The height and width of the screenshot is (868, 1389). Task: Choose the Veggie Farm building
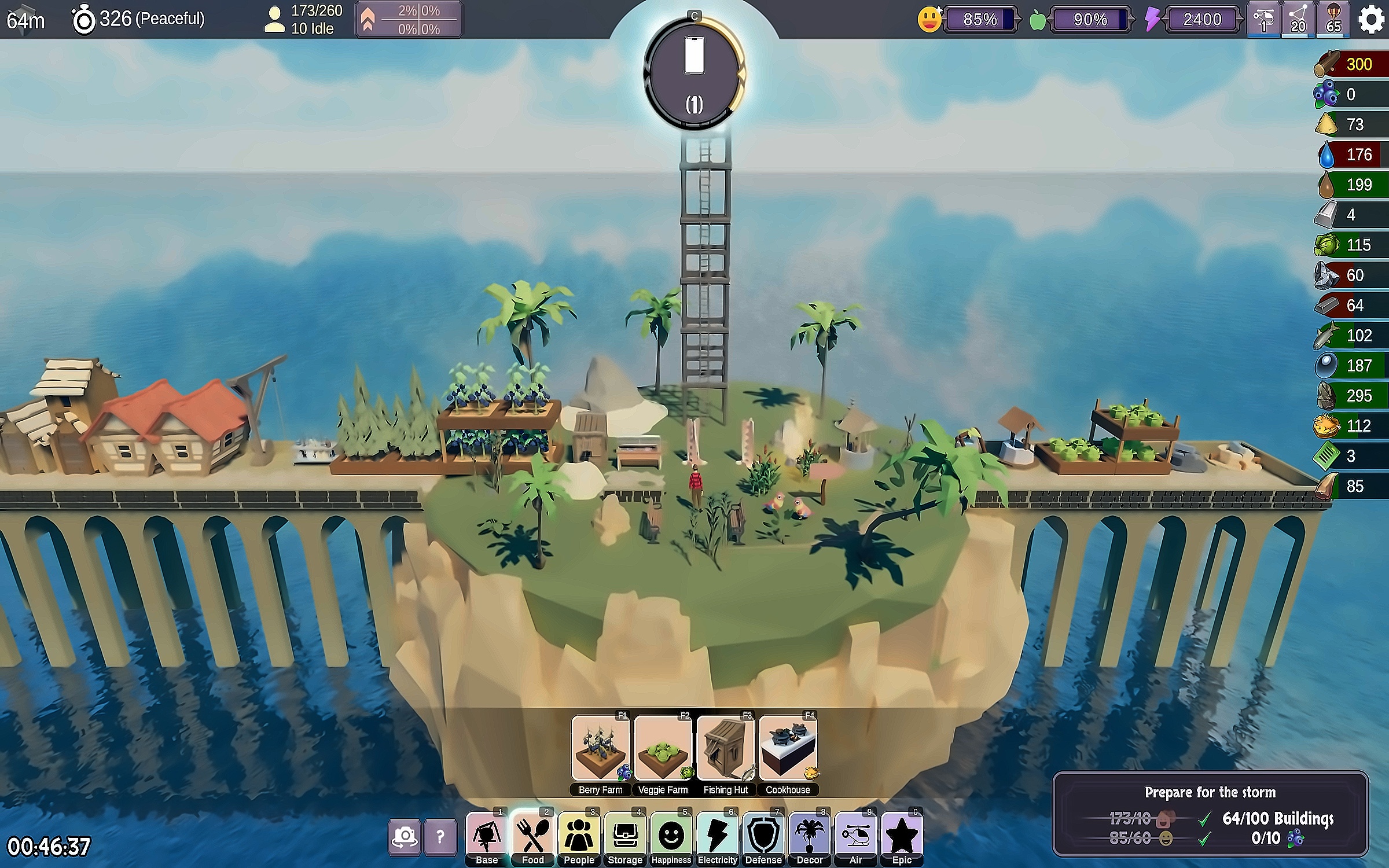click(x=663, y=748)
